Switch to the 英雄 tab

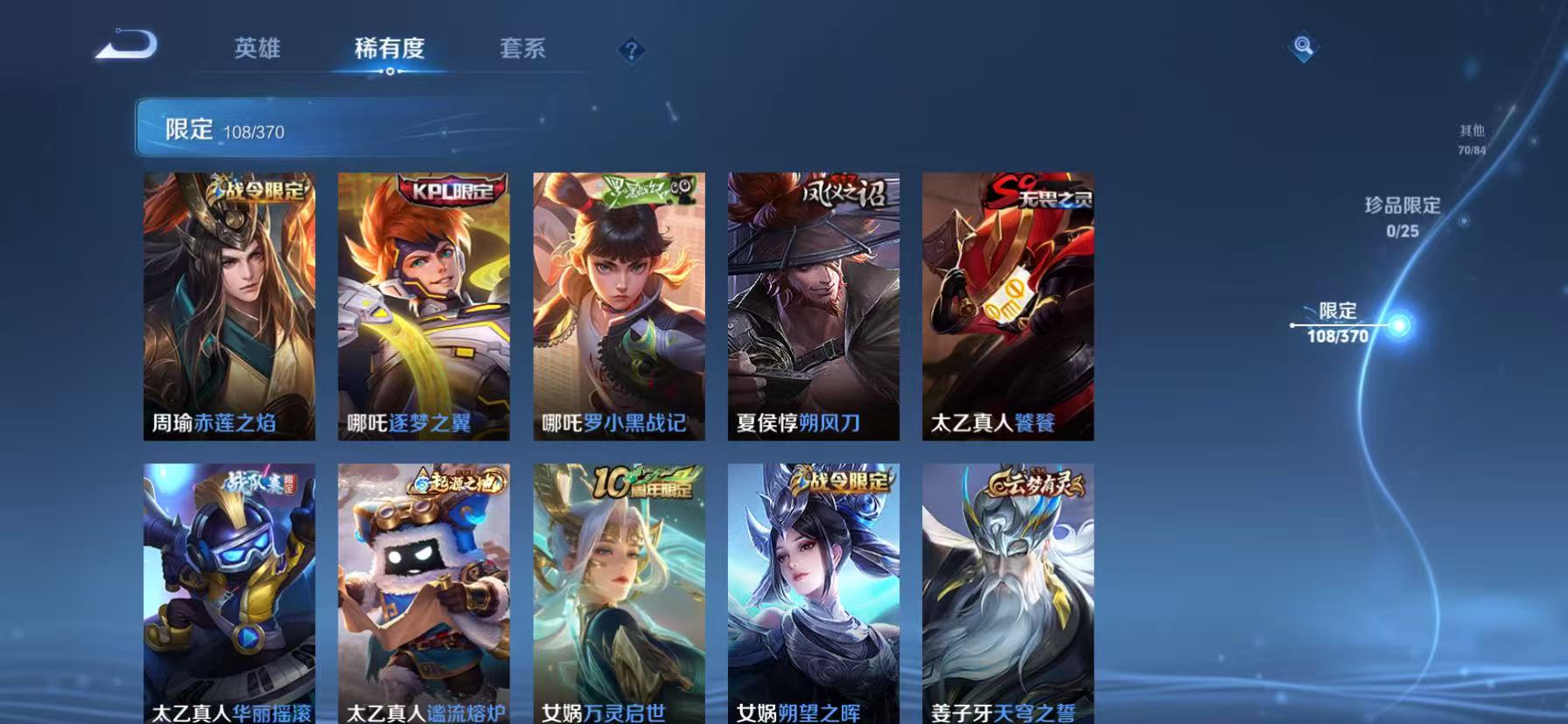tap(257, 50)
